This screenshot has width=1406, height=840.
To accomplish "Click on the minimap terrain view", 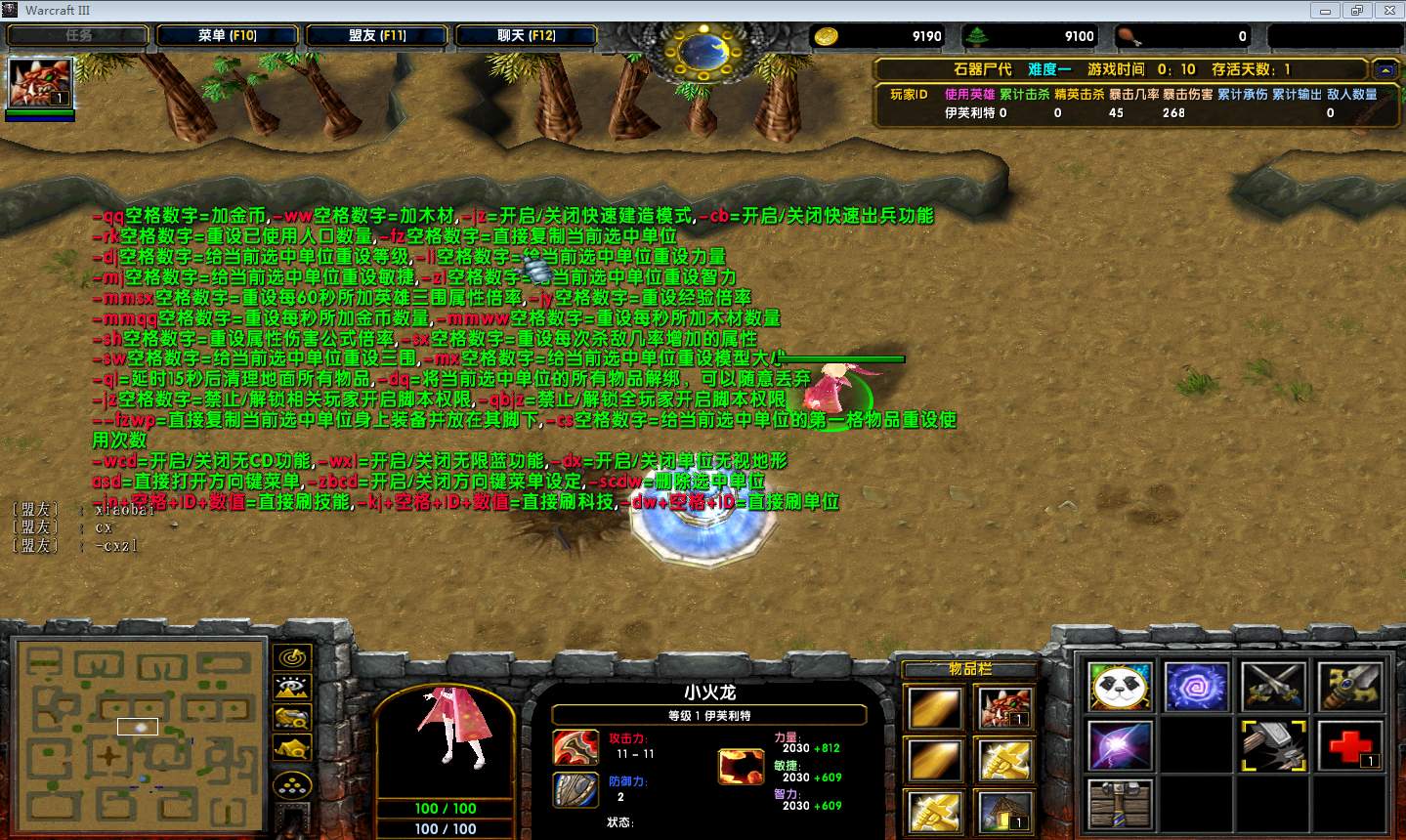I will point(140,730).
